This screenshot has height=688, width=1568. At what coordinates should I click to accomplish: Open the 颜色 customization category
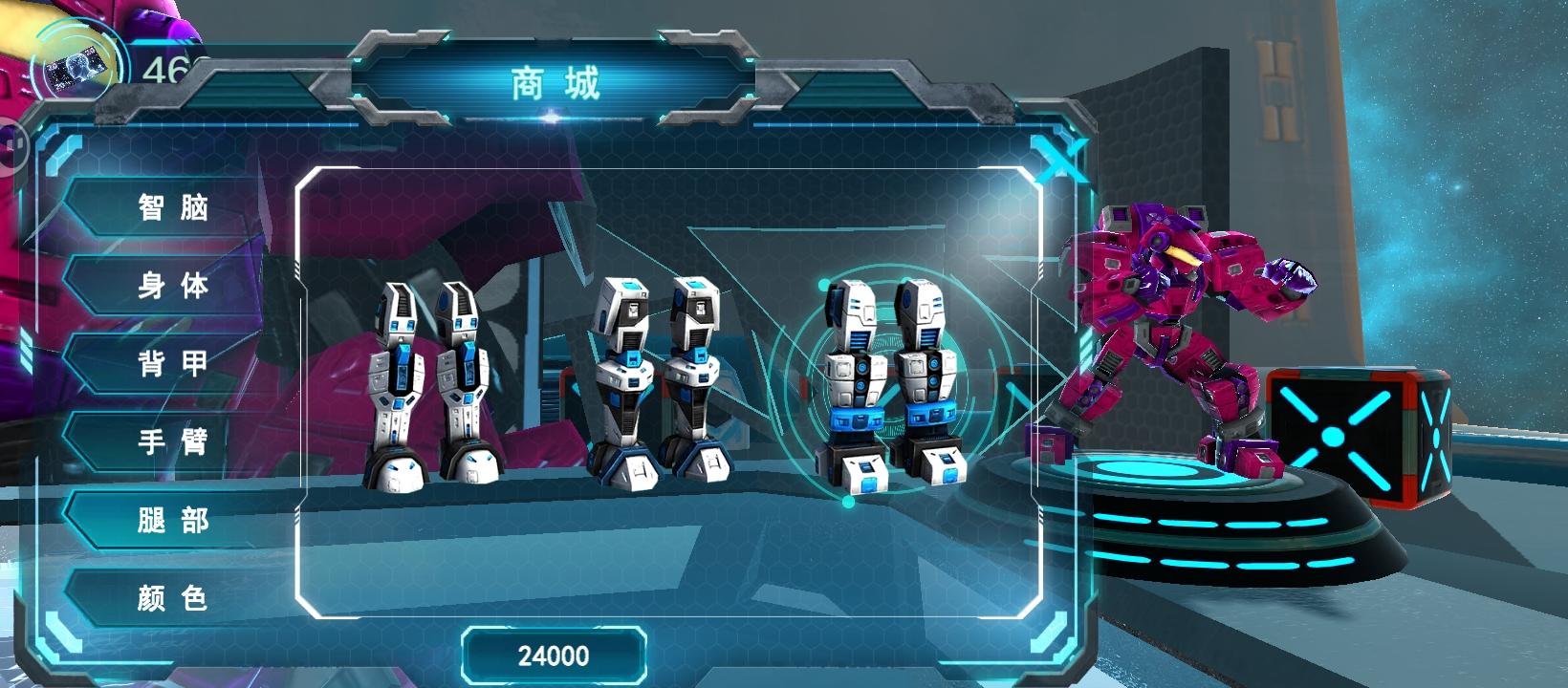pos(174,600)
